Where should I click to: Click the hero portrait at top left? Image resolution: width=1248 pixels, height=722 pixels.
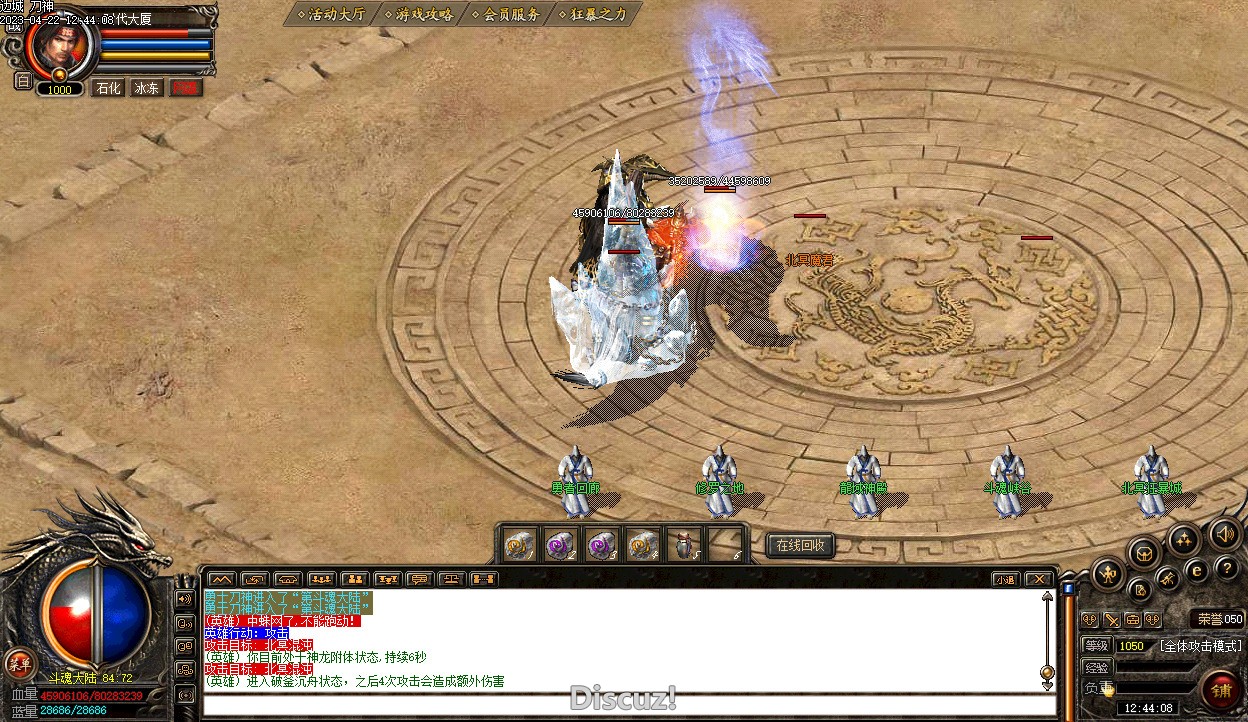tap(60, 43)
